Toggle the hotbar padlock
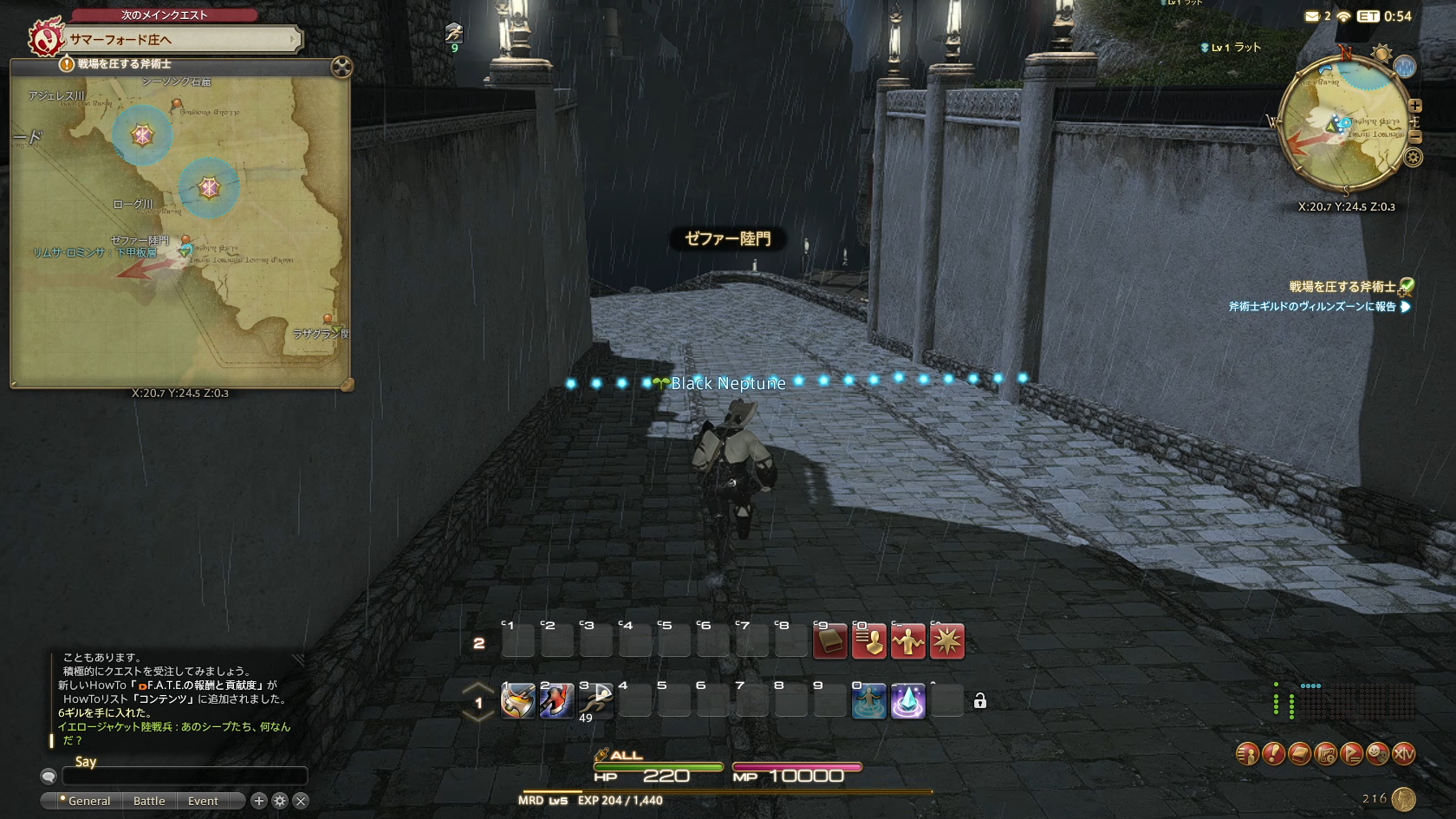Image resolution: width=1456 pixels, height=819 pixels. click(x=980, y=701)
